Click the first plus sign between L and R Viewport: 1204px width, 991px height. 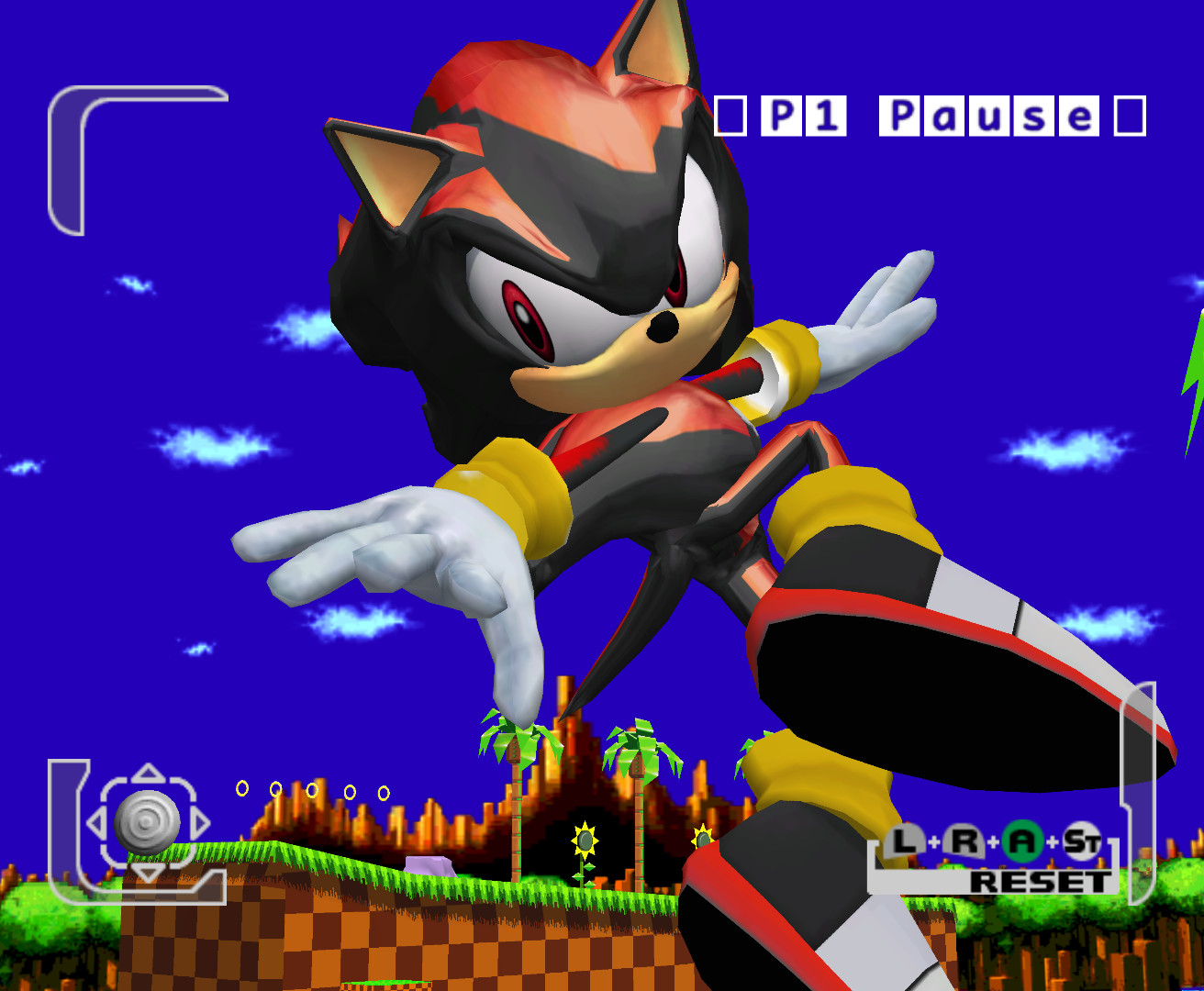(x=933, y=841)
